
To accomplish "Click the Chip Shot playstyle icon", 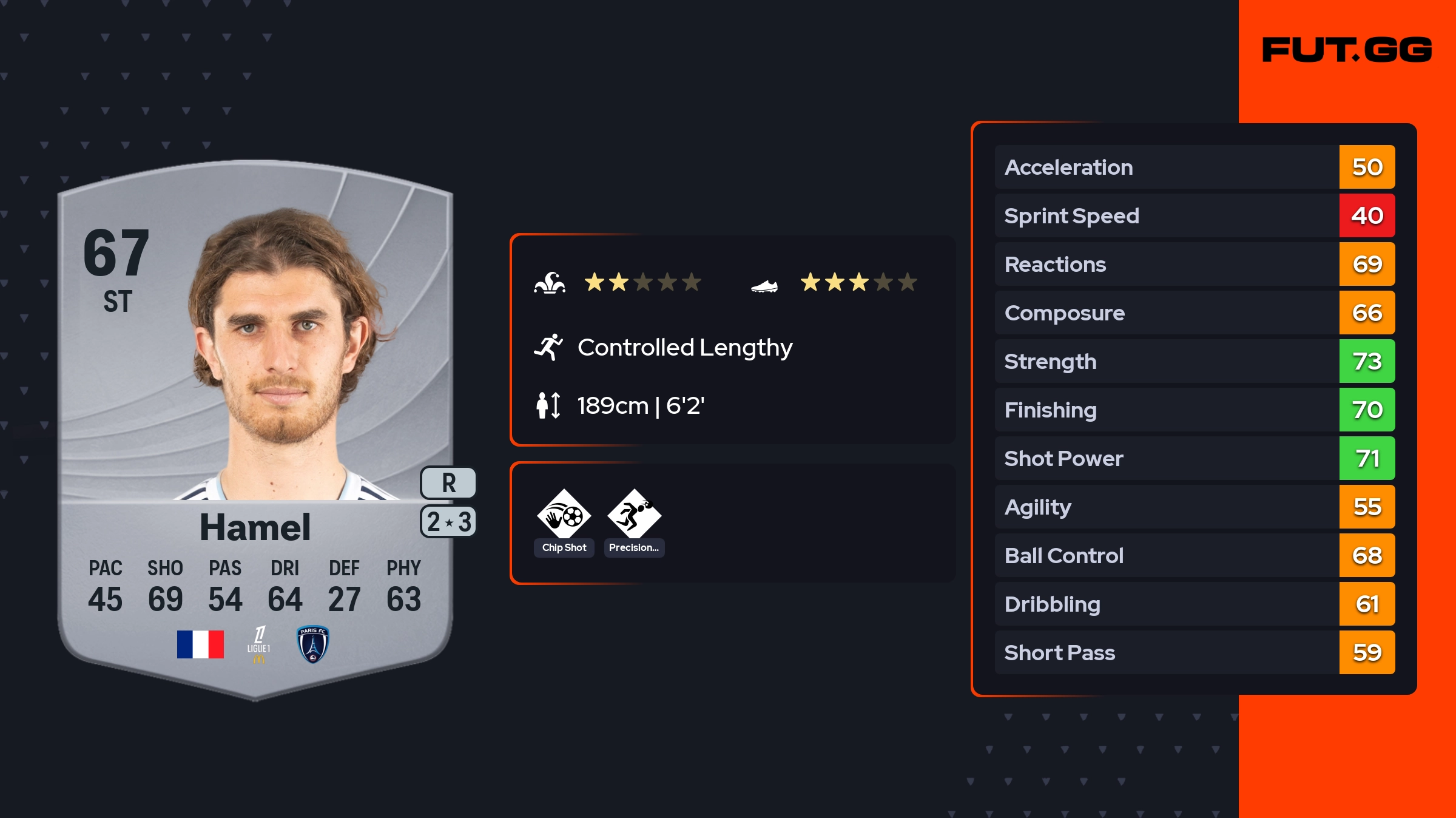I will [564, 515].
